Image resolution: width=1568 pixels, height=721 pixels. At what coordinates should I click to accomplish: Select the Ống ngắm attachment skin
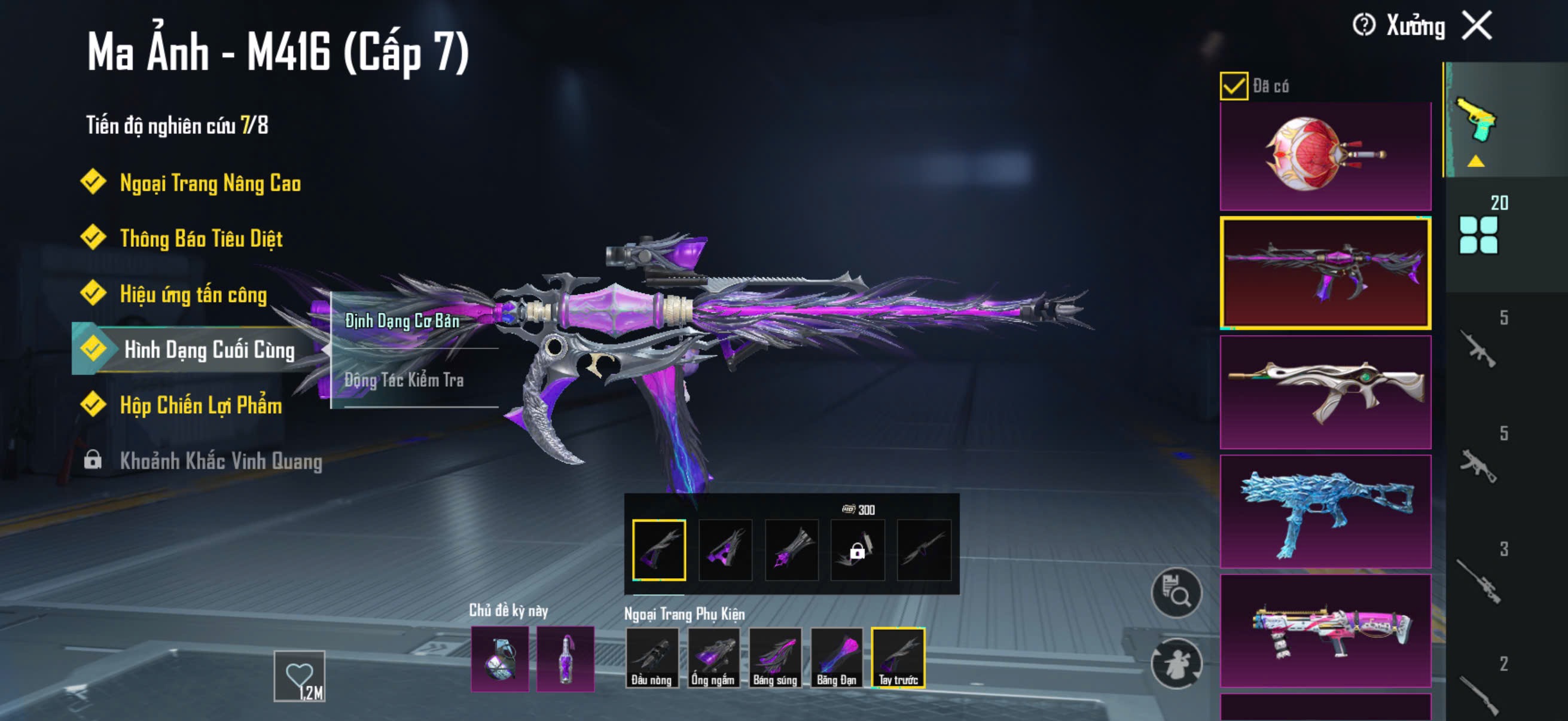pos(713,657)
